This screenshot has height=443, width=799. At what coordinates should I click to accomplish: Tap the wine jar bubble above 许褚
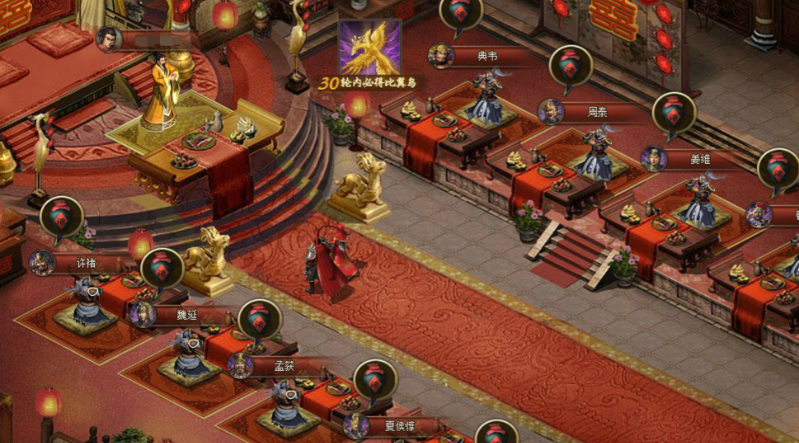coord(62,216)
